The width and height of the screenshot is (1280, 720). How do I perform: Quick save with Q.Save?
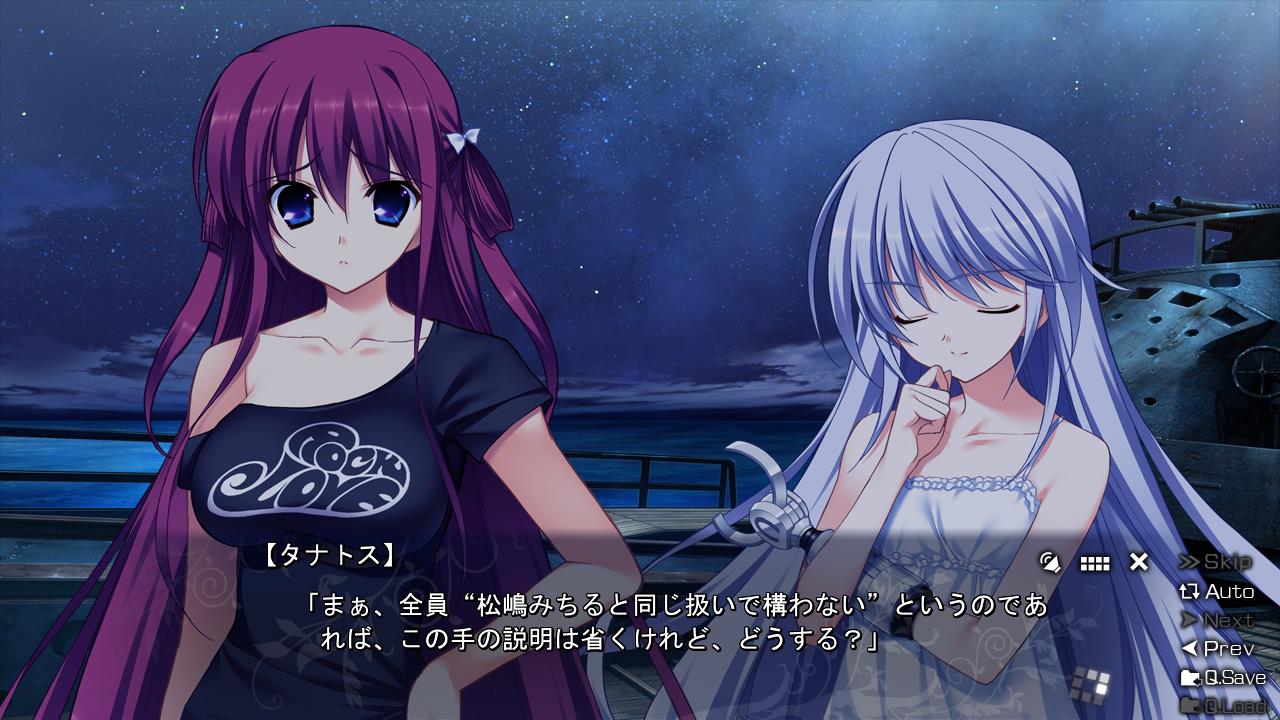(x=1222, y=678)
